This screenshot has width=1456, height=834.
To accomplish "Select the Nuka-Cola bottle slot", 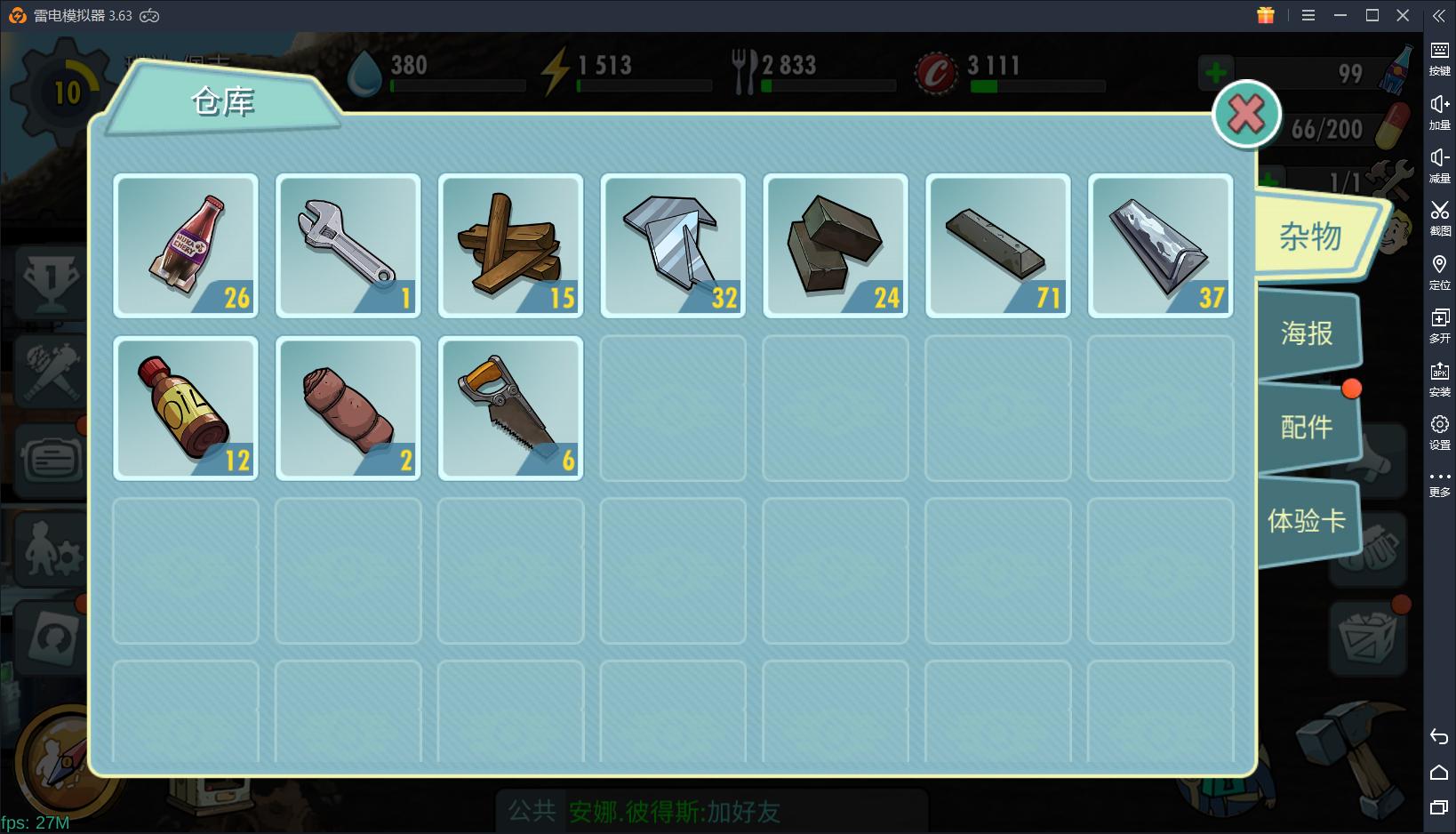I will click(186, 245).
